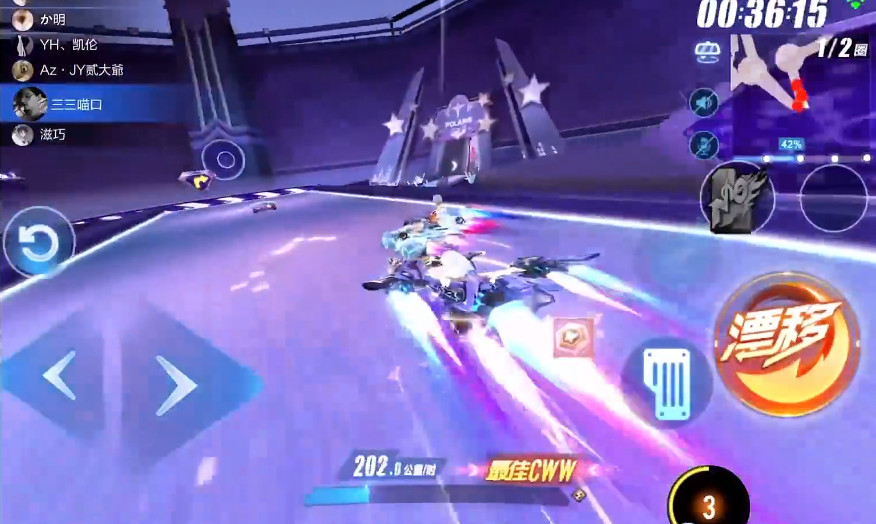
Task: Tap the kart icon left of the minimap
Action: point(708,51)
